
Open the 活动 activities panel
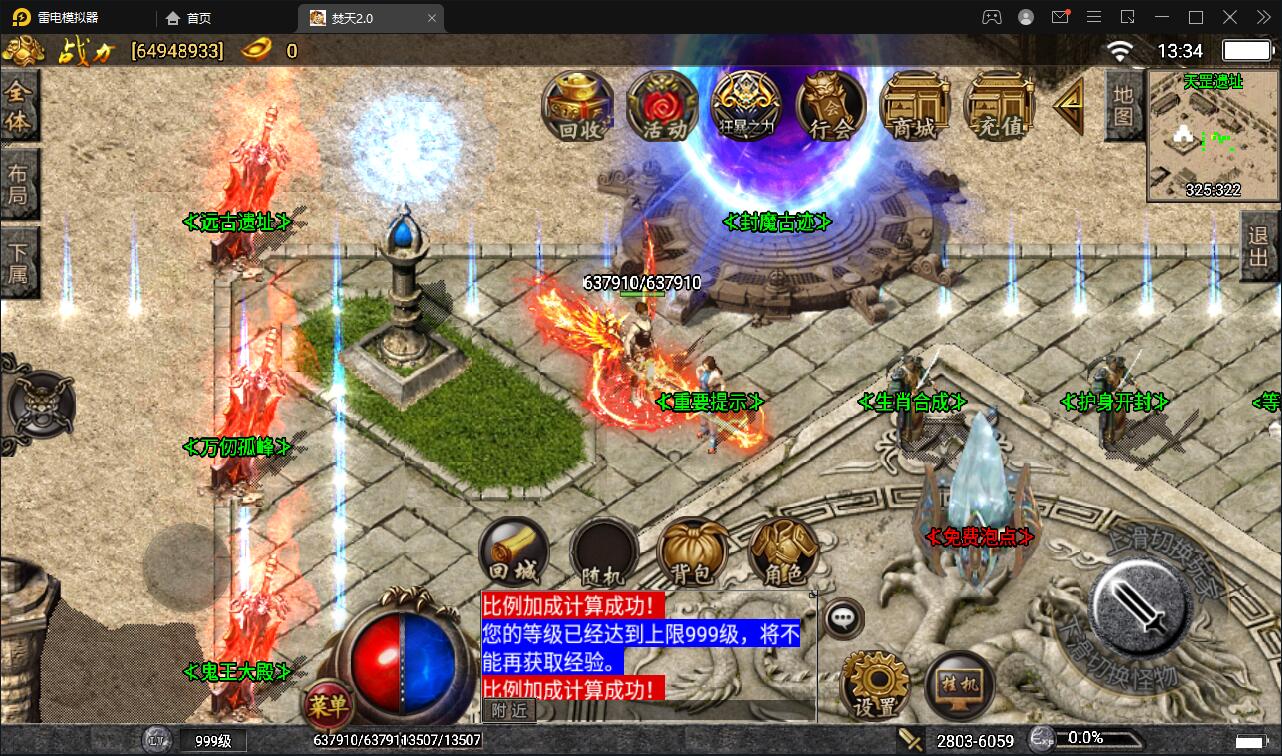click(661, 107)
